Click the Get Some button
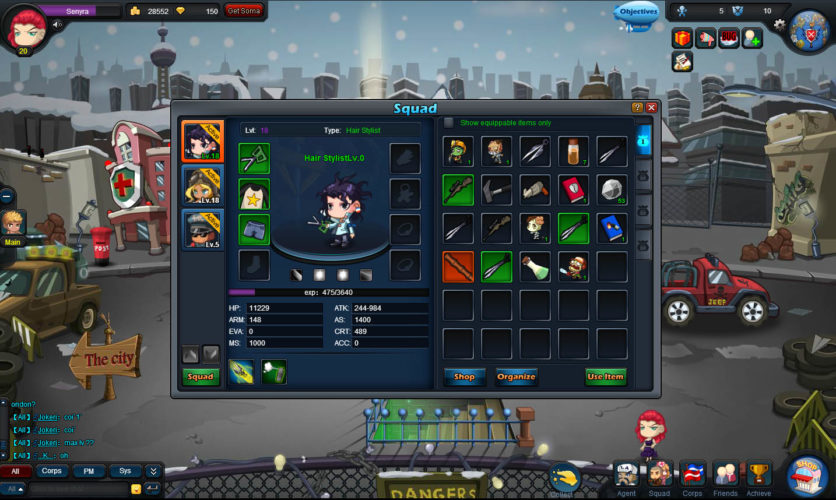Viewport: 836px width, 500px height. click(245, 11)
